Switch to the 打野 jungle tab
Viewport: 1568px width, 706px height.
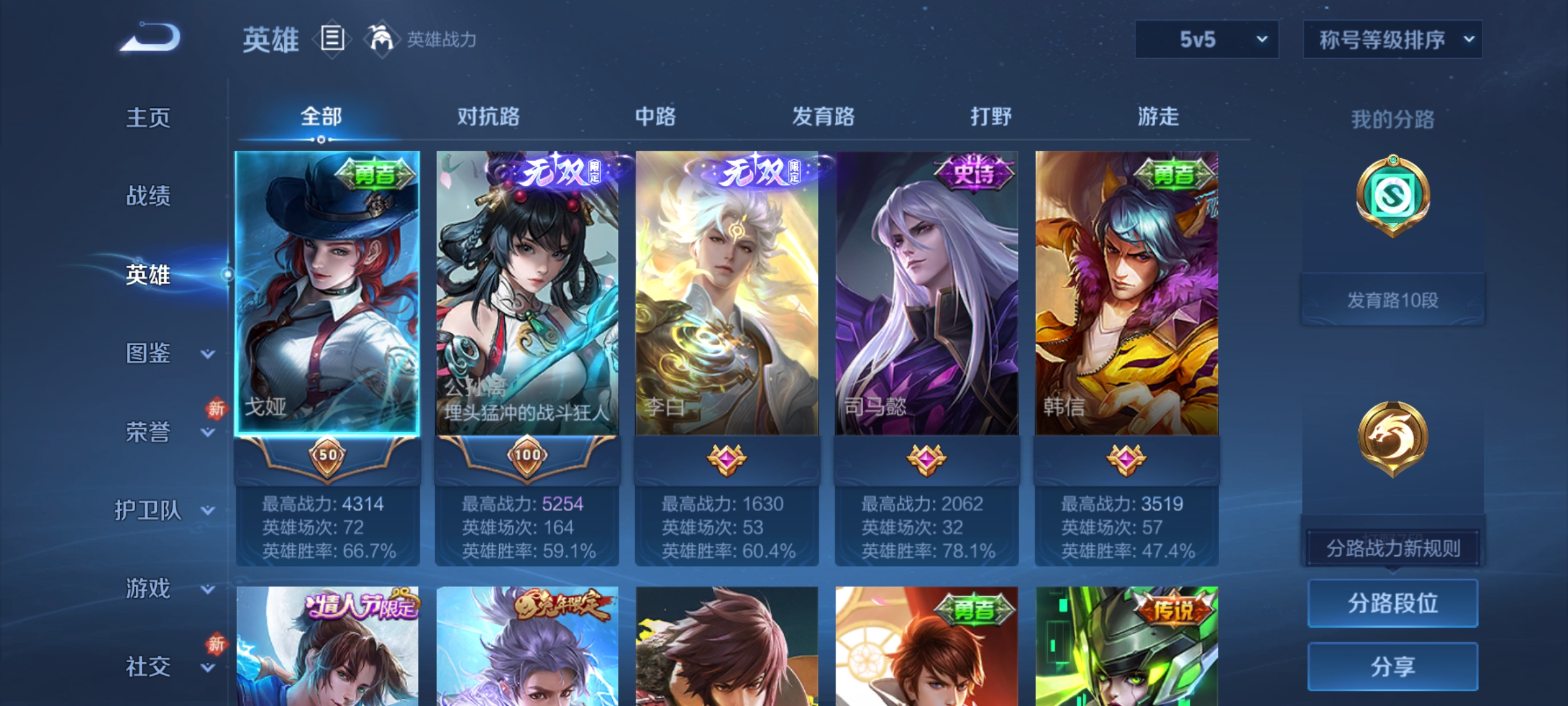point(990,118)
